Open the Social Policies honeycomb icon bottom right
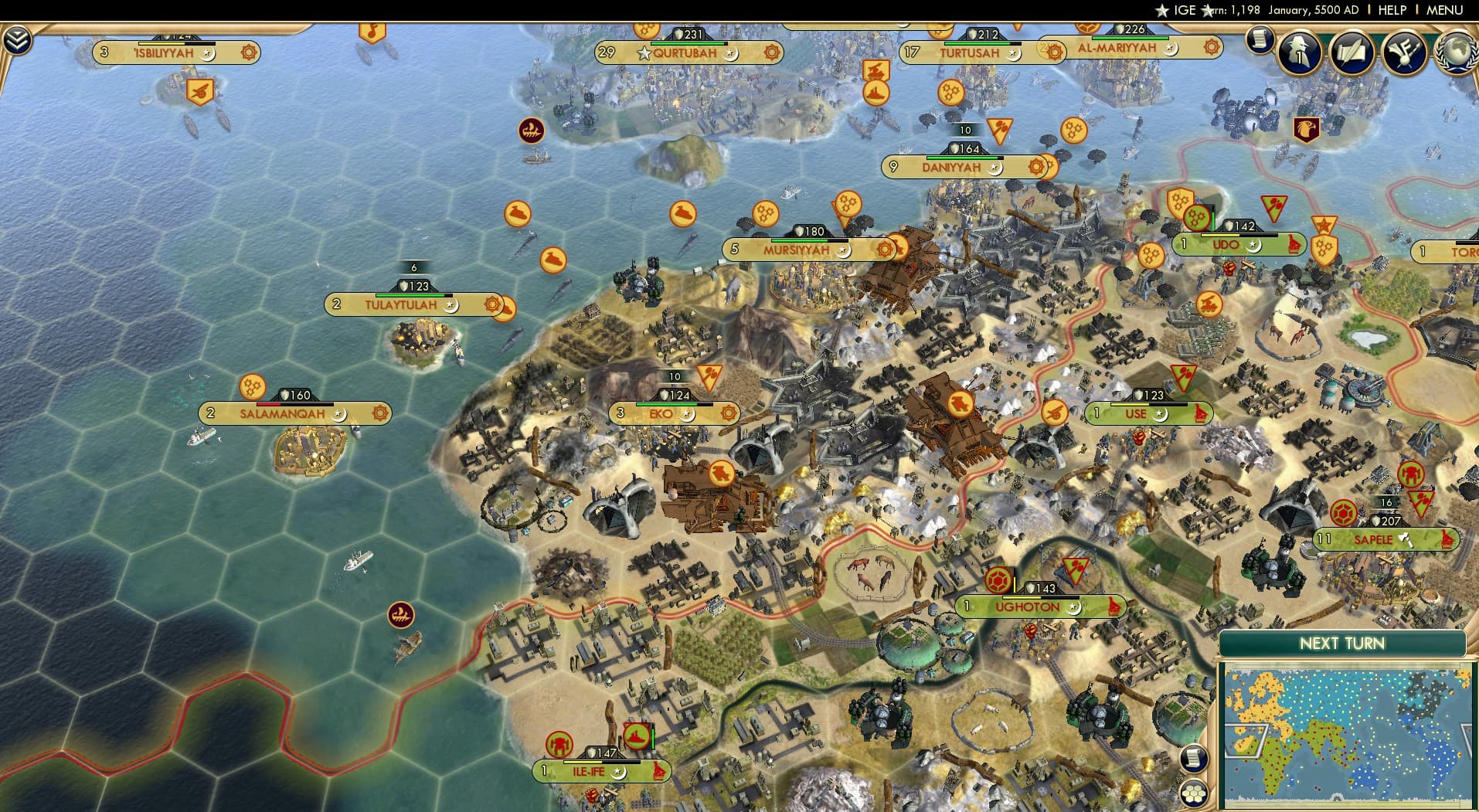Viewport: 1479px width, 812px height. (x=1195, y=793)
